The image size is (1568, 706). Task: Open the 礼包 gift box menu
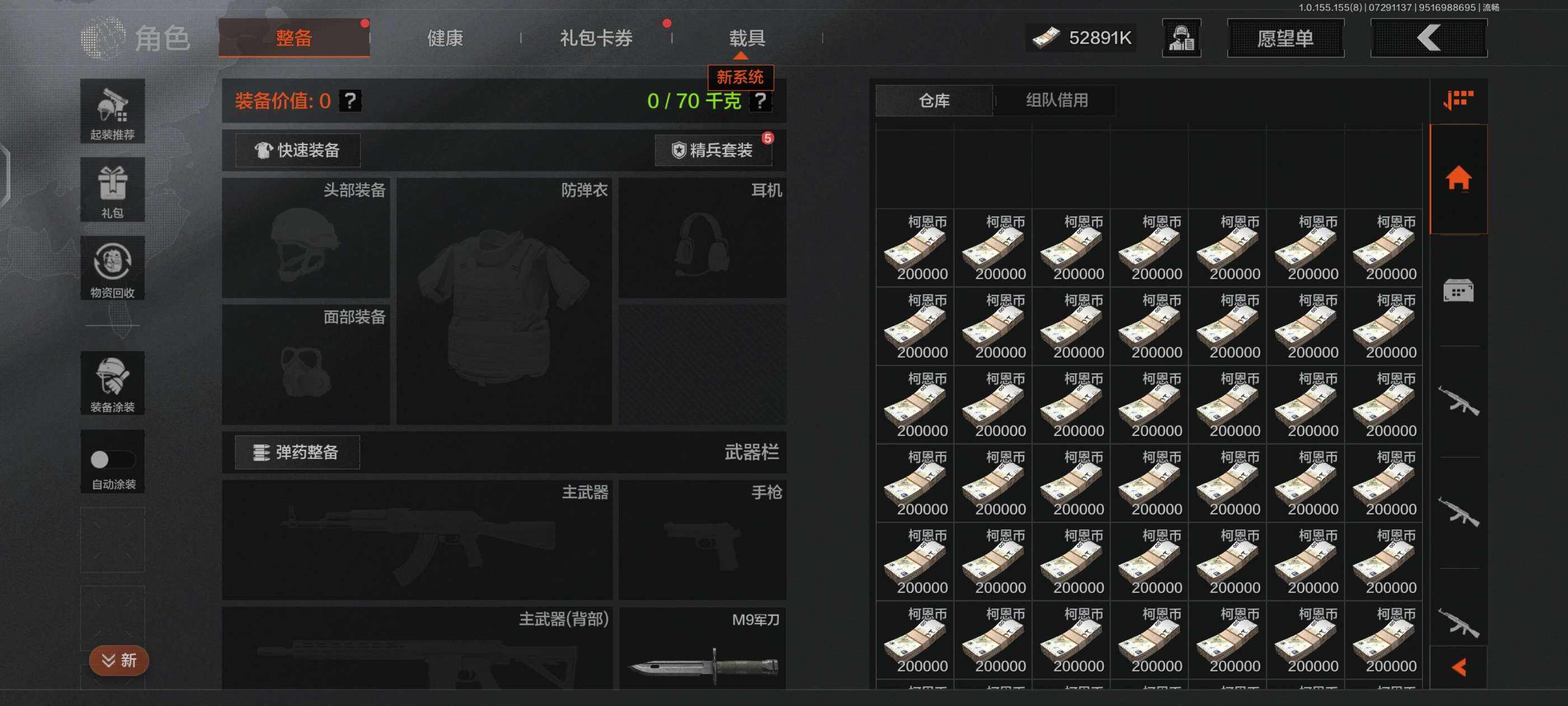[113, 190]
